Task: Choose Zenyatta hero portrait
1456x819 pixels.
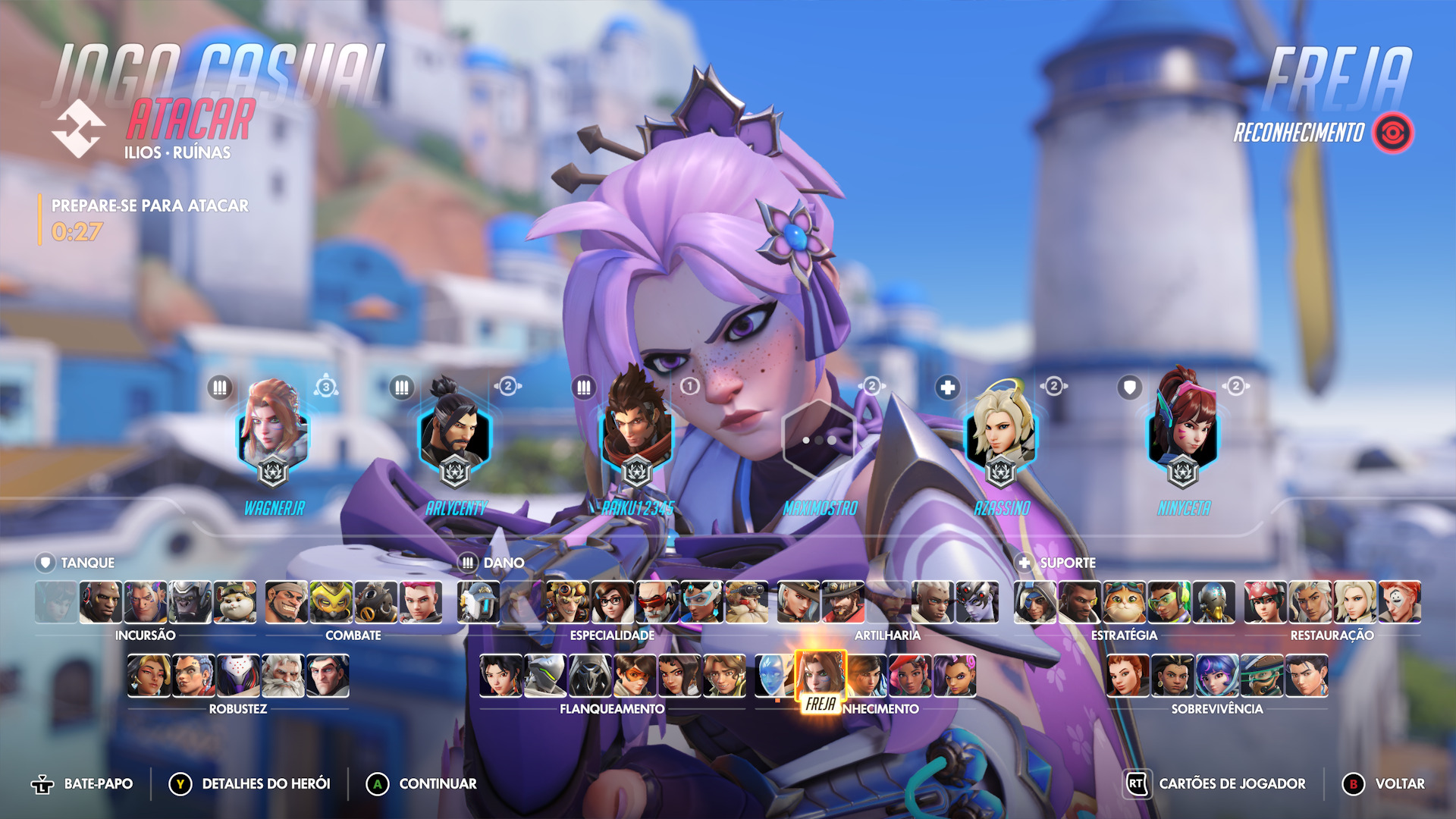Action: tap(1213, 603)
